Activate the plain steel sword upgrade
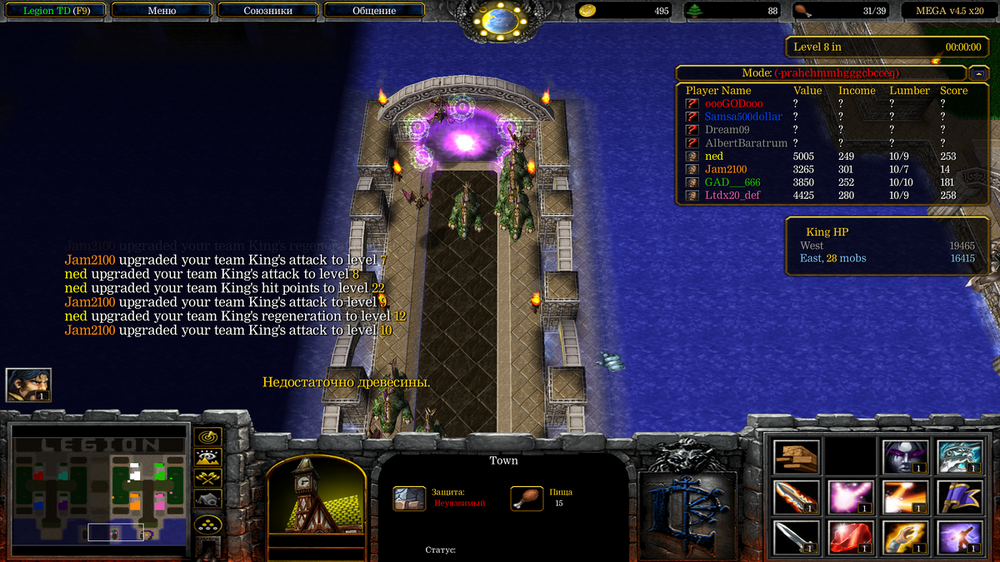The width and height of the screenshot is (1000, 562). tap(796, 538)
